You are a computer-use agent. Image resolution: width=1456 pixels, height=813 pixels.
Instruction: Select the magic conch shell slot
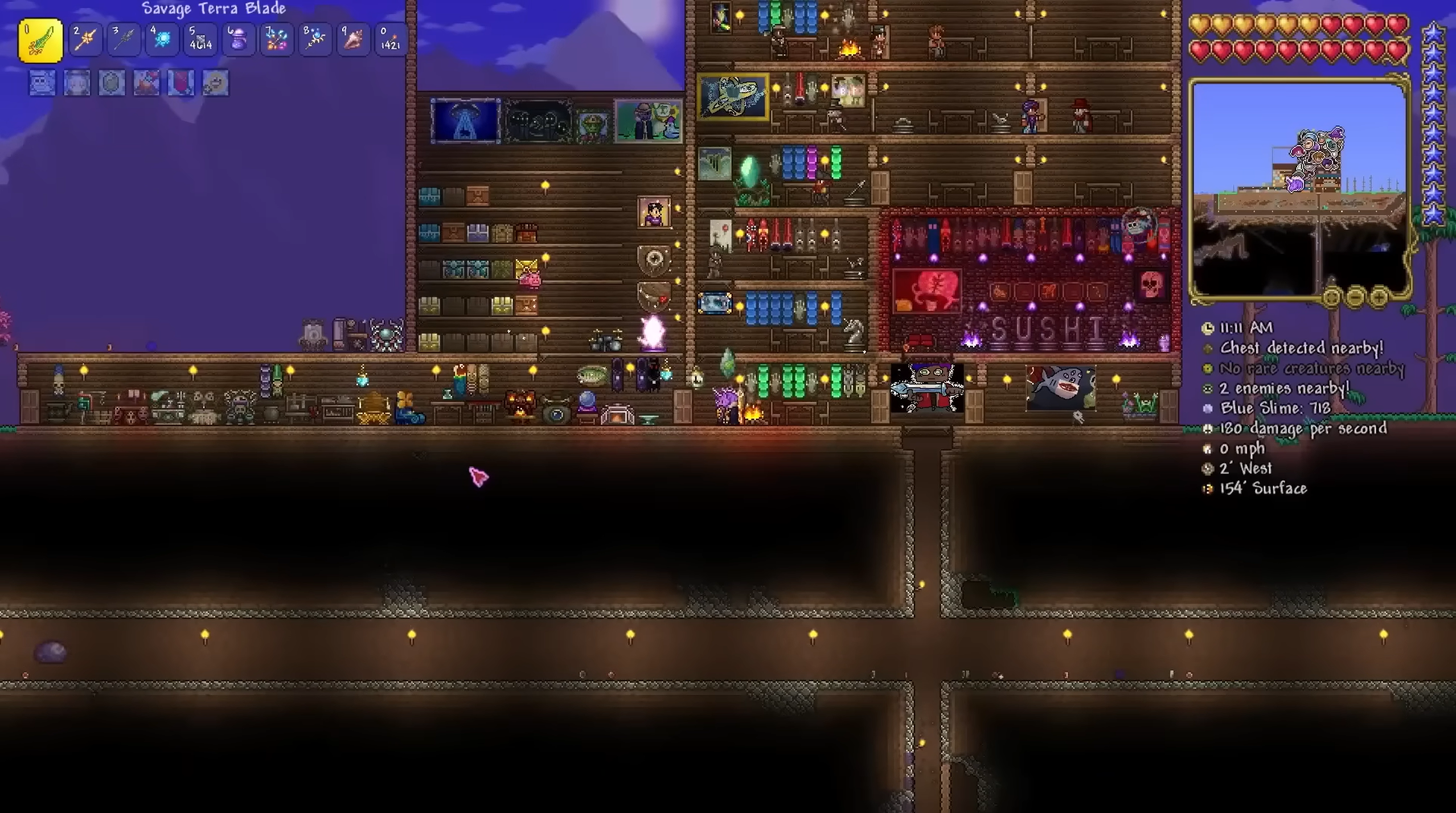[x=353, y=40]
